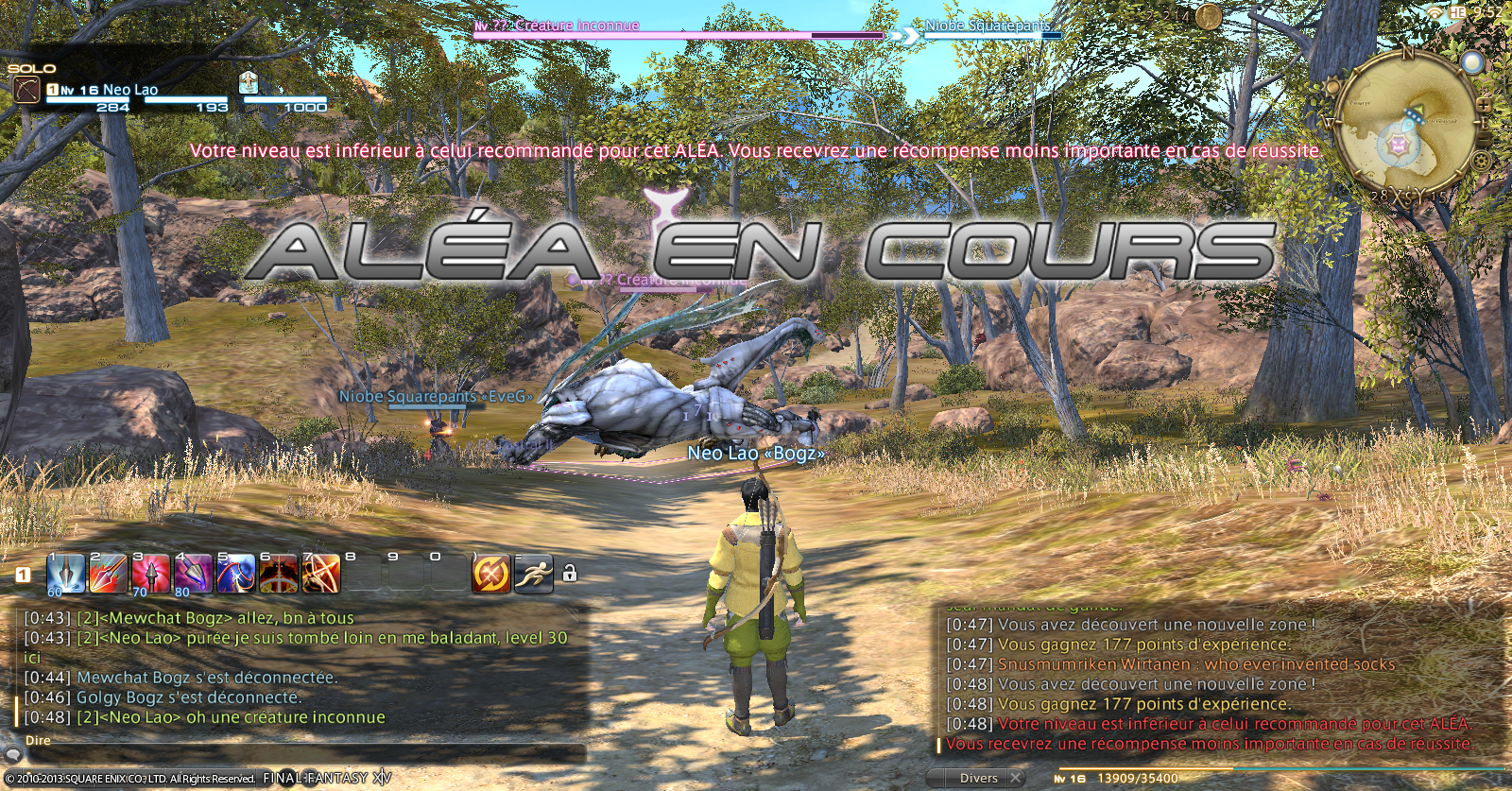Click the orange crossed-swords circular icon
Screen dimensions: 1512x791
(490, 574)
